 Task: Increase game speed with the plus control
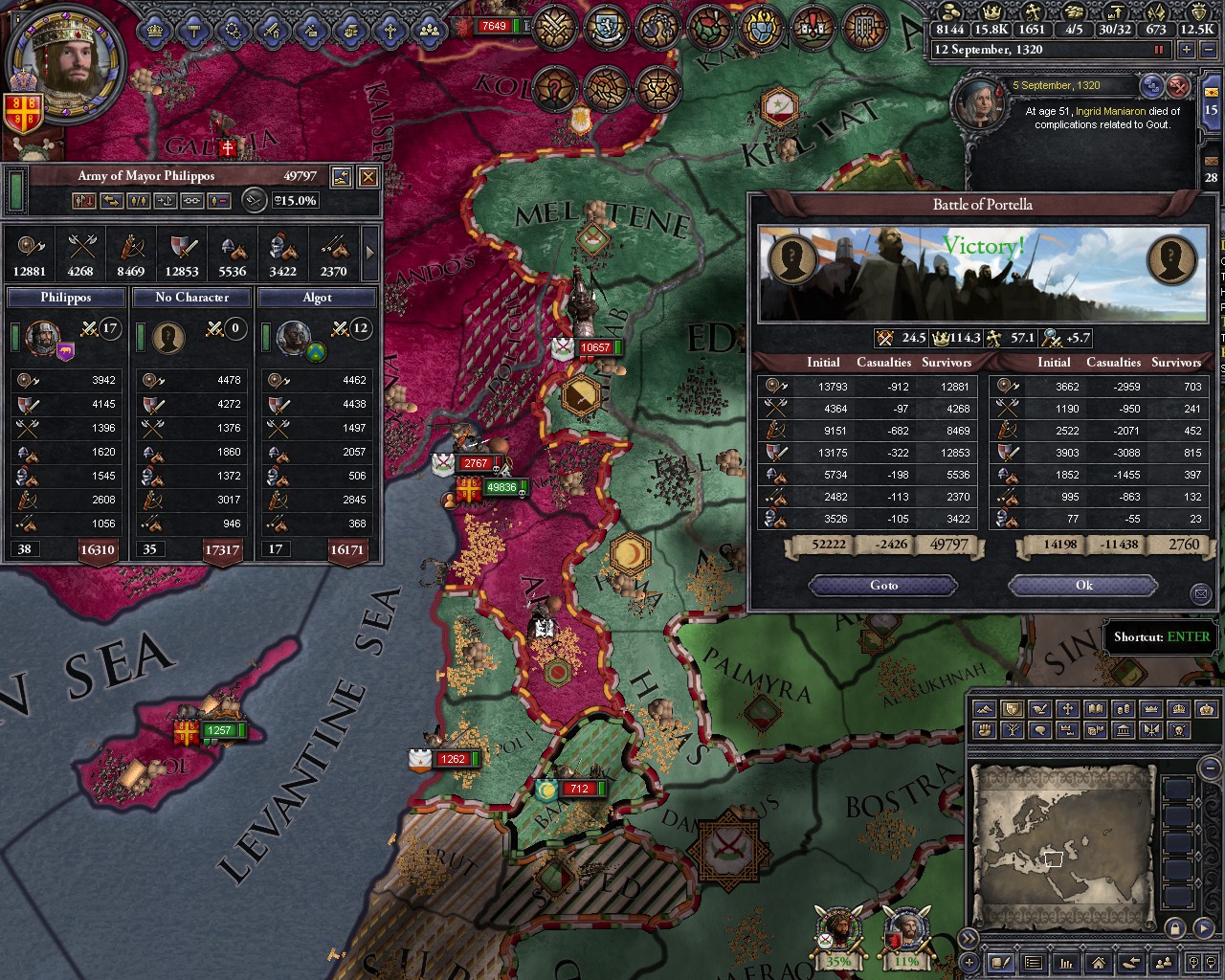(x=1187, y=49)
